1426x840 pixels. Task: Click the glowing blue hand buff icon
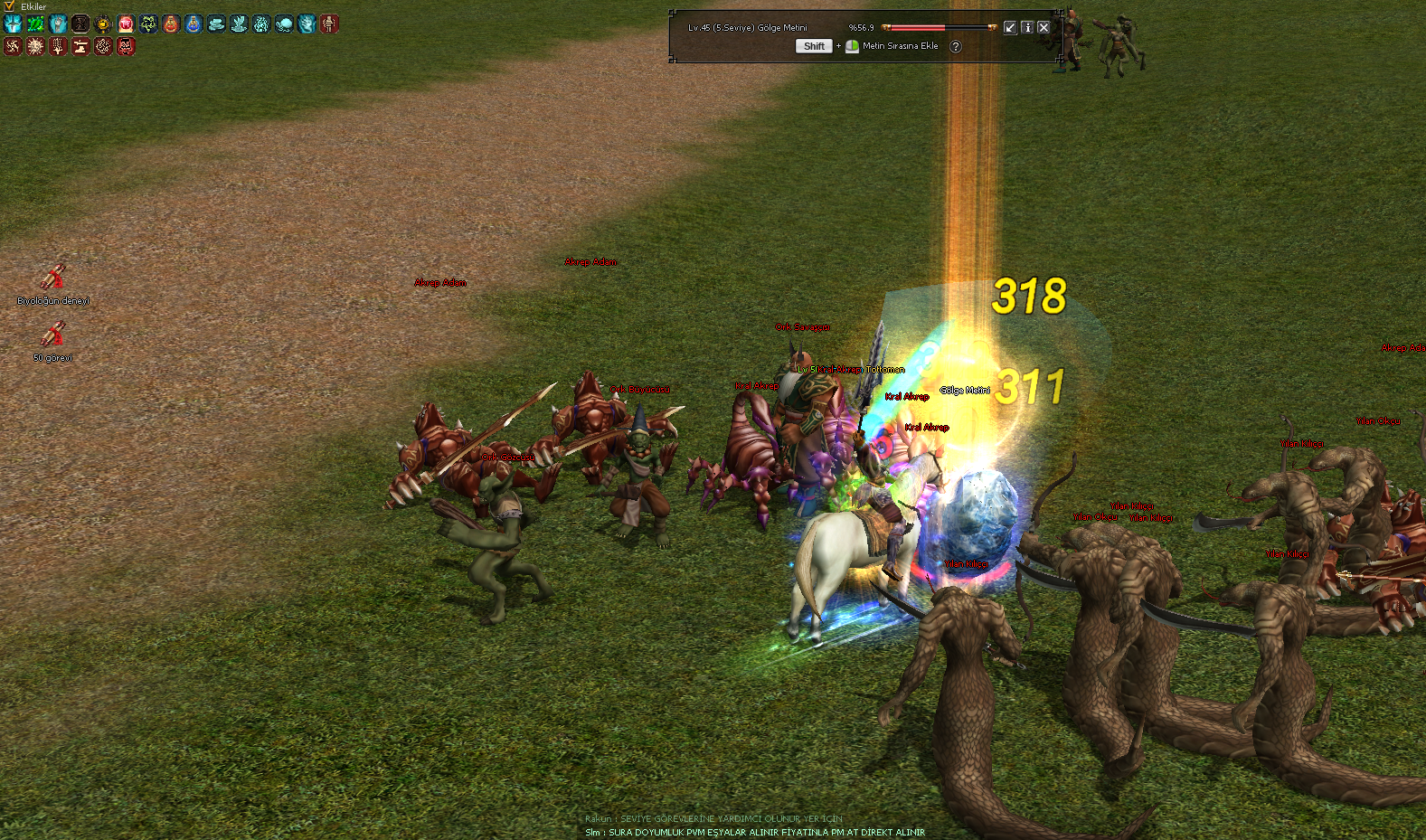coord(307,24)
